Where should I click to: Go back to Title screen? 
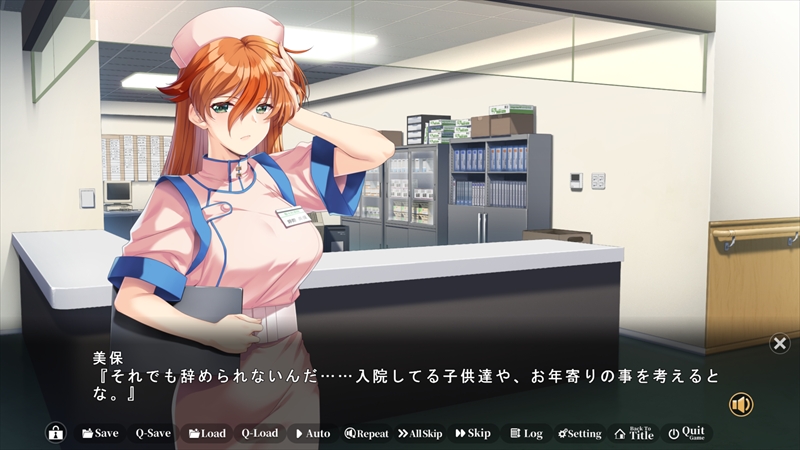pos(634,433)
